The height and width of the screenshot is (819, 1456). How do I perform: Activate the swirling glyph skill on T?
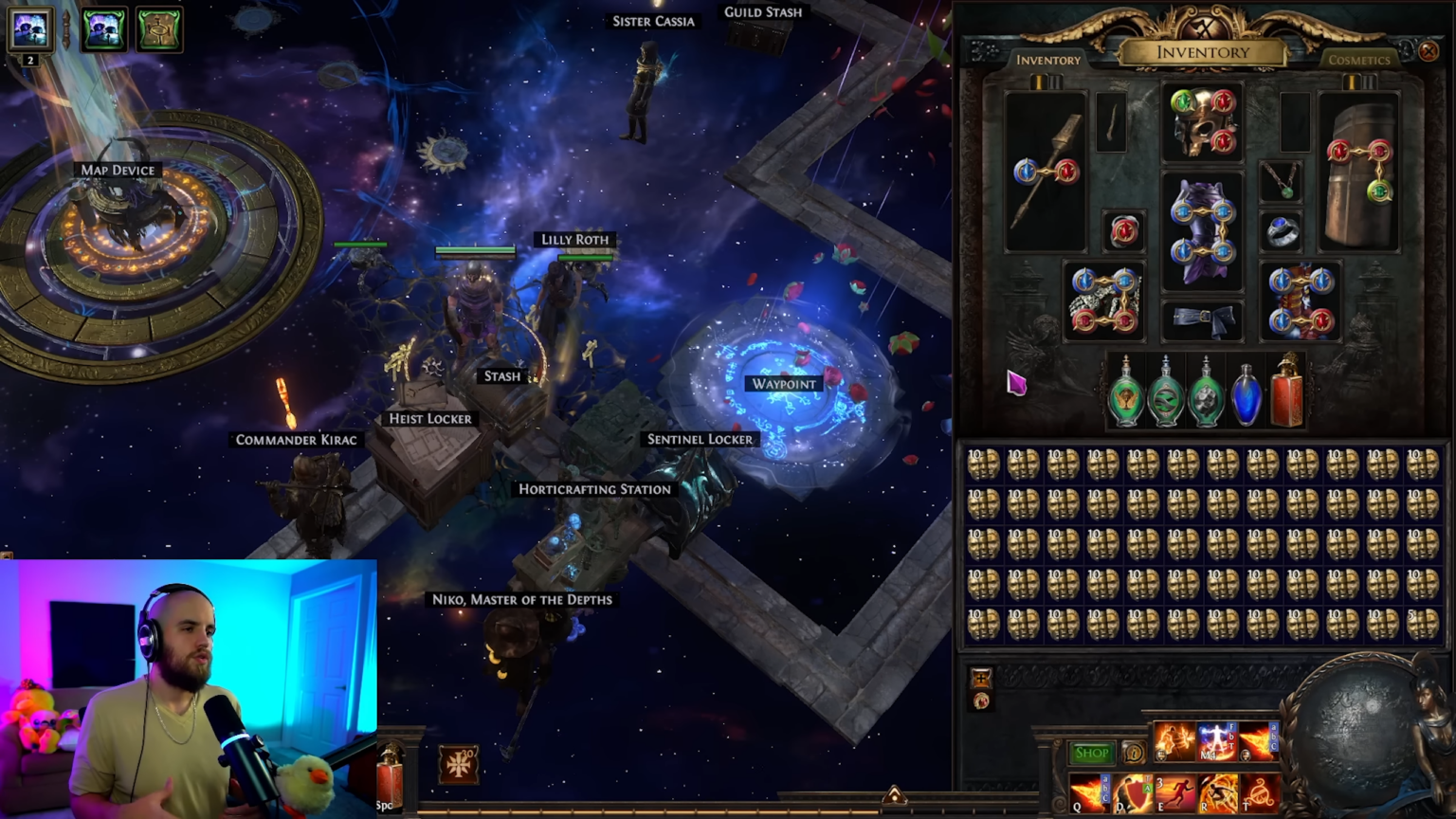click(x=1260, y=793)
